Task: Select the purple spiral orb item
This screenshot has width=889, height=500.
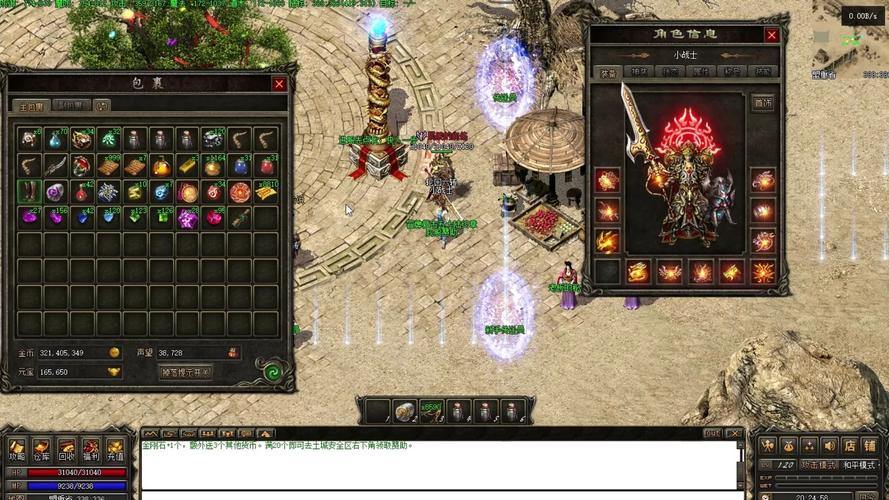Action: (56, 192)
